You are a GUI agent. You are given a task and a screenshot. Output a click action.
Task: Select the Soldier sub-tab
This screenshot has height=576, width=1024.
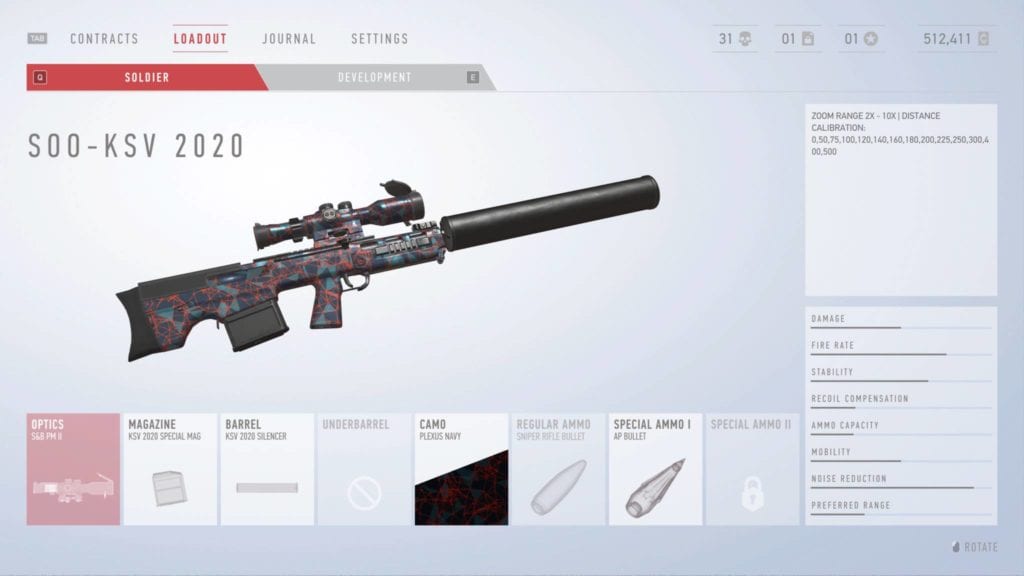click(147, 77)
